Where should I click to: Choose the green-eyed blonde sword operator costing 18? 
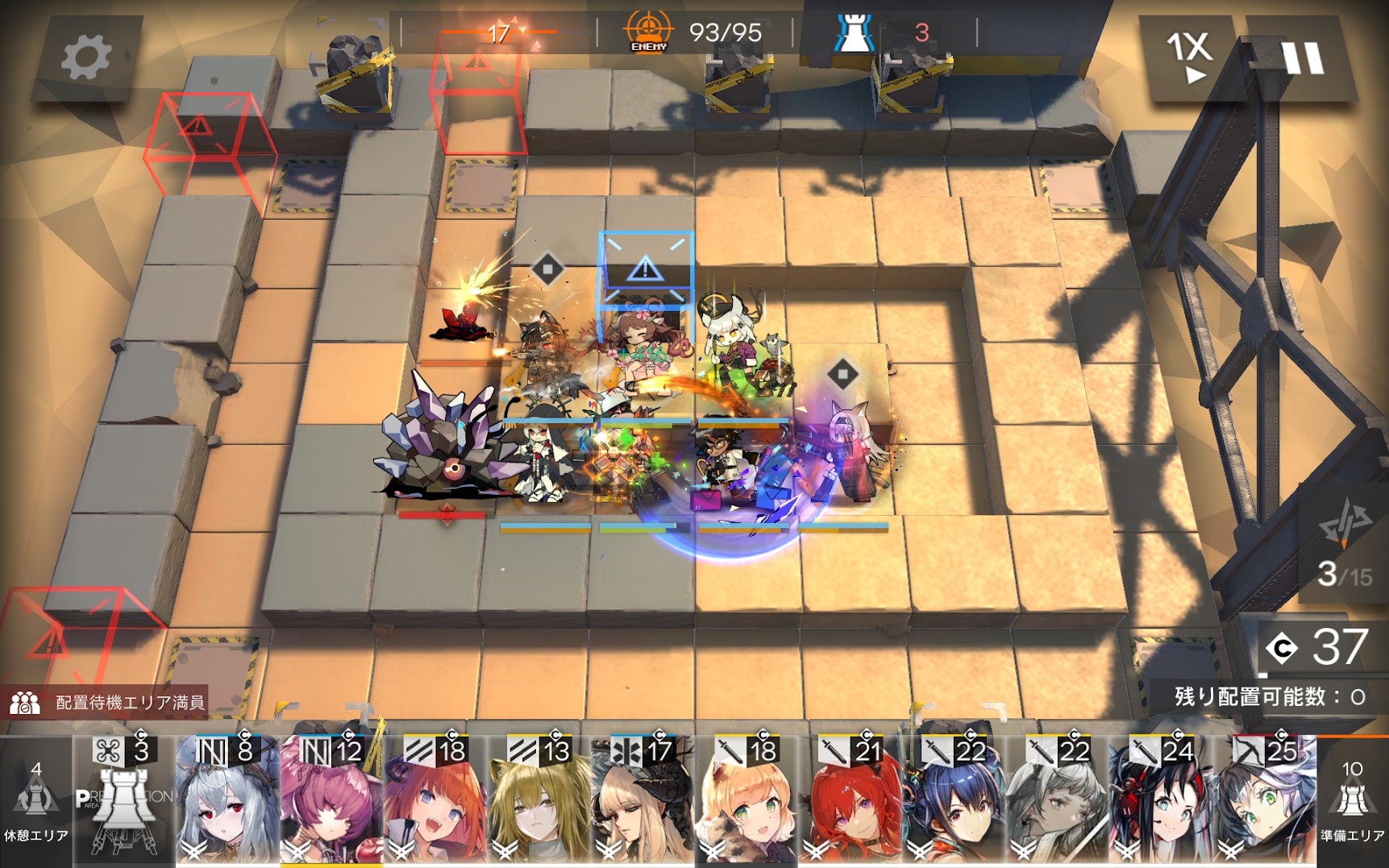tap(747, 801)
